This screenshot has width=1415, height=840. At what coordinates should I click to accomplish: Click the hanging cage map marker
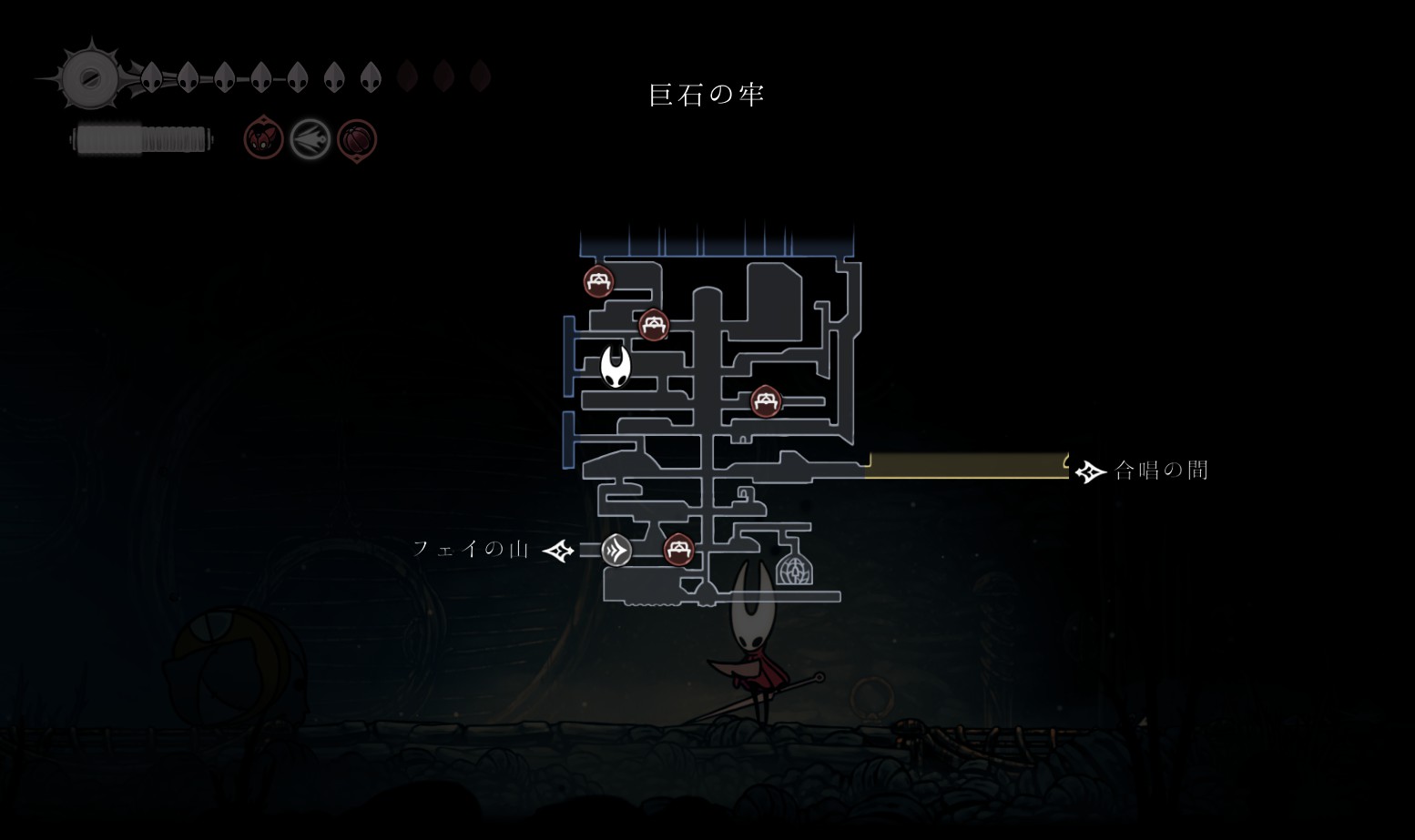(794, 565)
